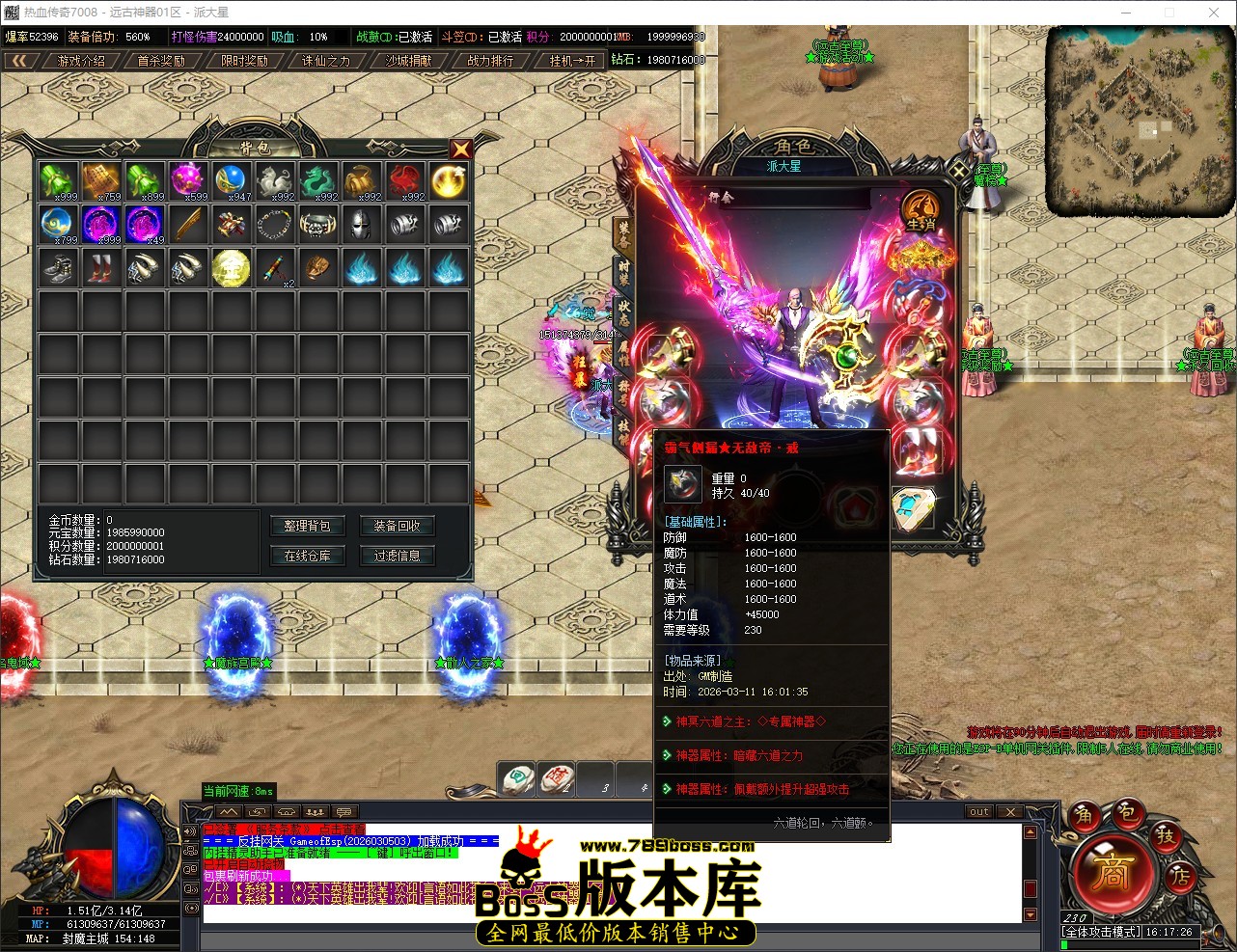The image size is (1237, 952).
Task: Open the 包 backpack orb icon
Action: [1127, 814]
